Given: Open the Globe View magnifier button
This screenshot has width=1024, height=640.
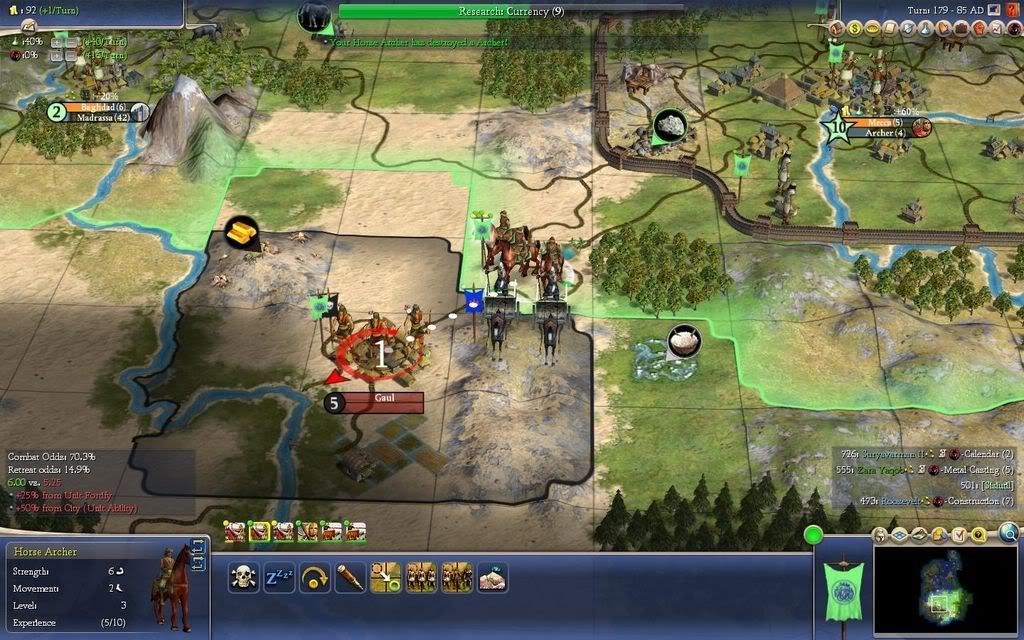Looking at the screenshot, I should pos(1008,533).
